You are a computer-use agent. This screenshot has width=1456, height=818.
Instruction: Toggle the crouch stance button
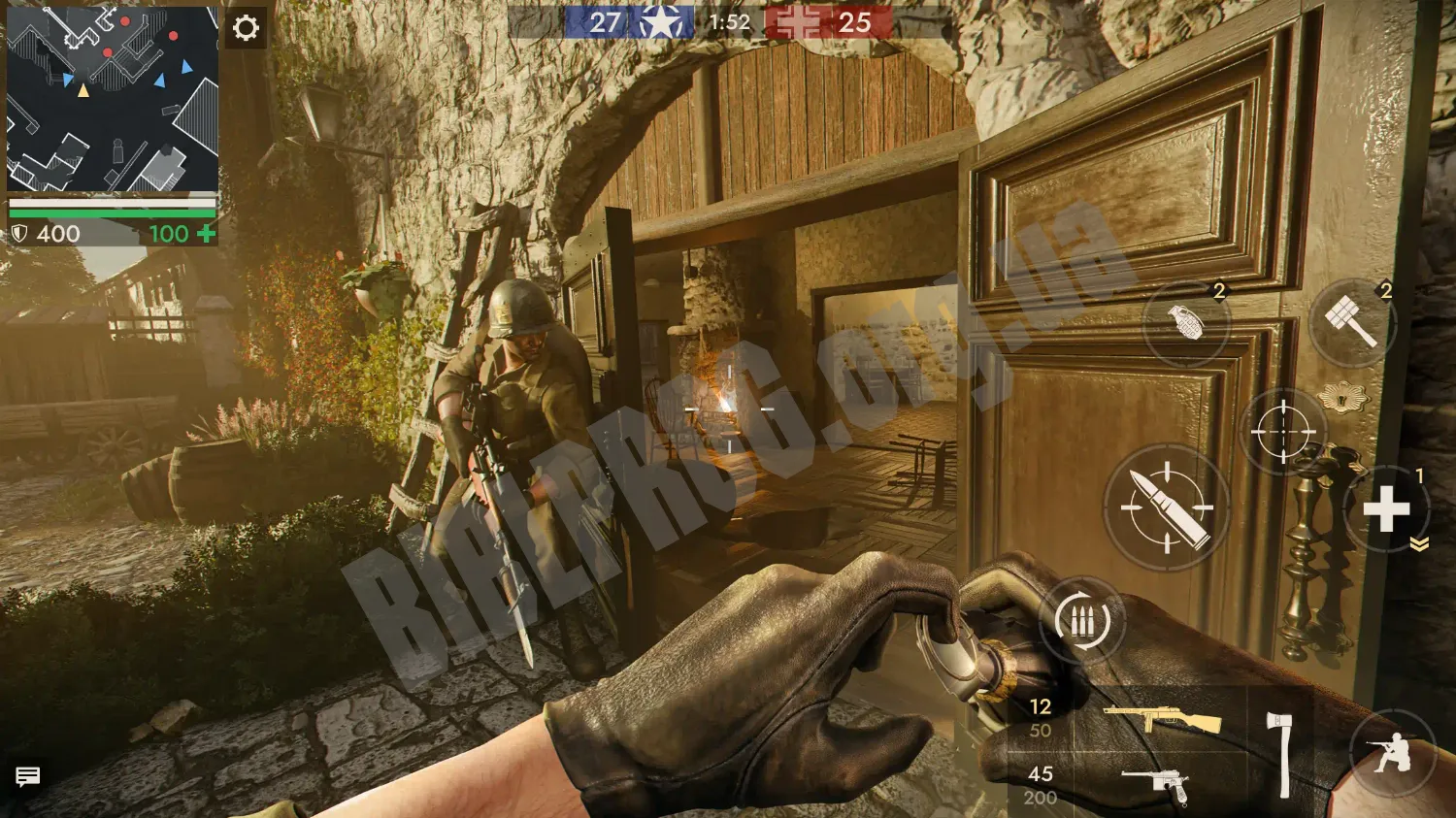click(1392, 753)
